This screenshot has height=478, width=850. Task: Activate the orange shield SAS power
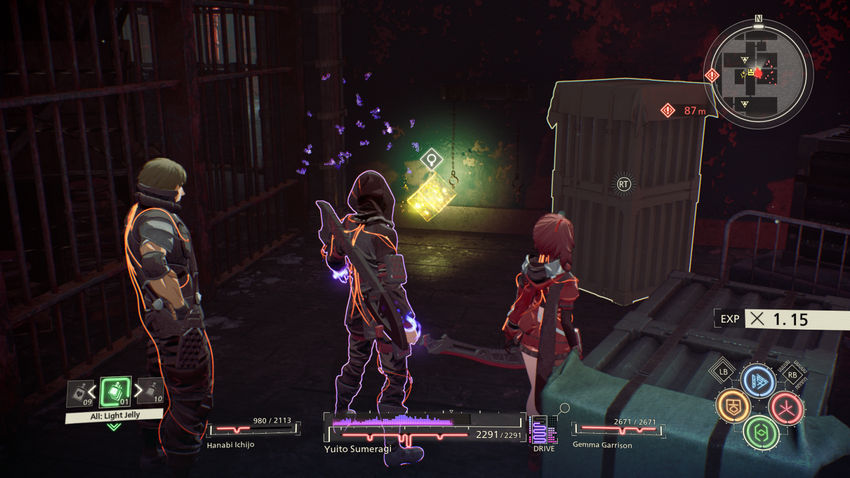coord(732,405)
